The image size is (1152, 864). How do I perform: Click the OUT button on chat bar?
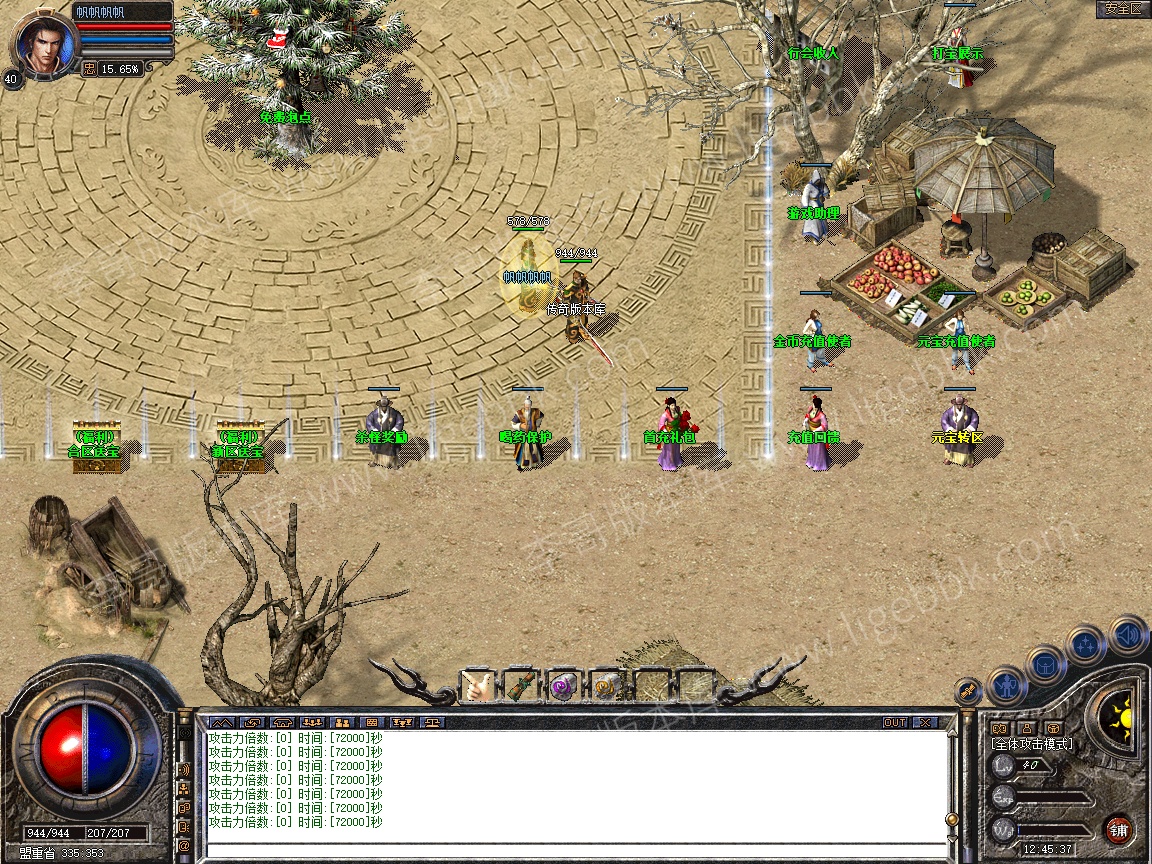[895, 722]
